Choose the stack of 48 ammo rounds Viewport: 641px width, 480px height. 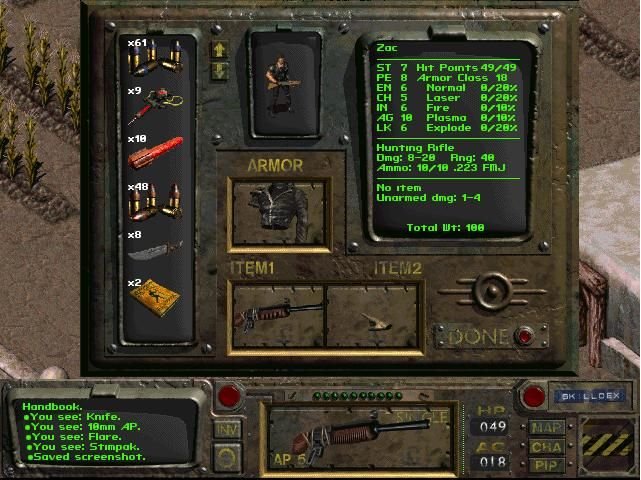point(157,200)
